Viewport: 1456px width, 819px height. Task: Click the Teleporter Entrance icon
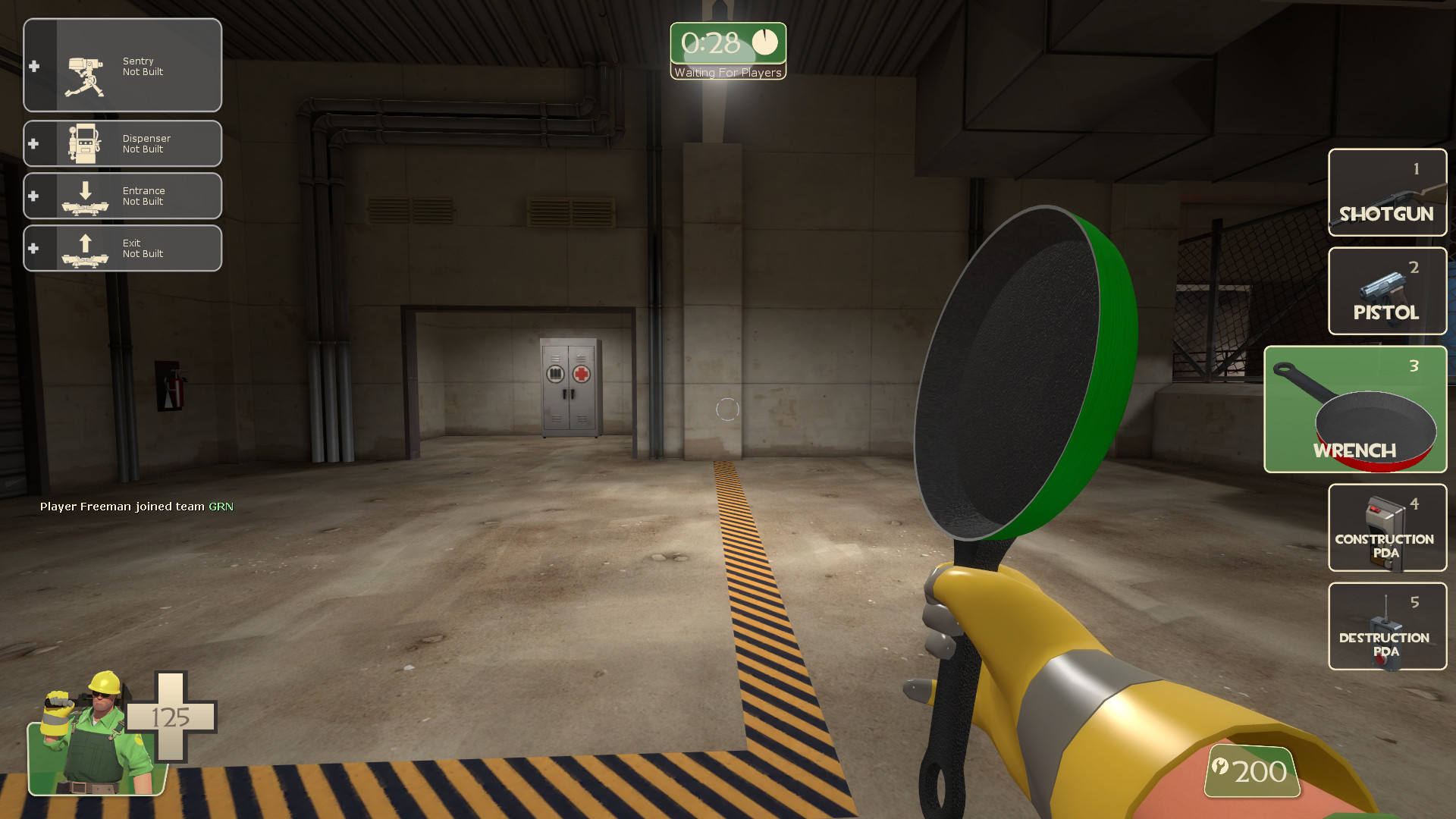(86, 196)
